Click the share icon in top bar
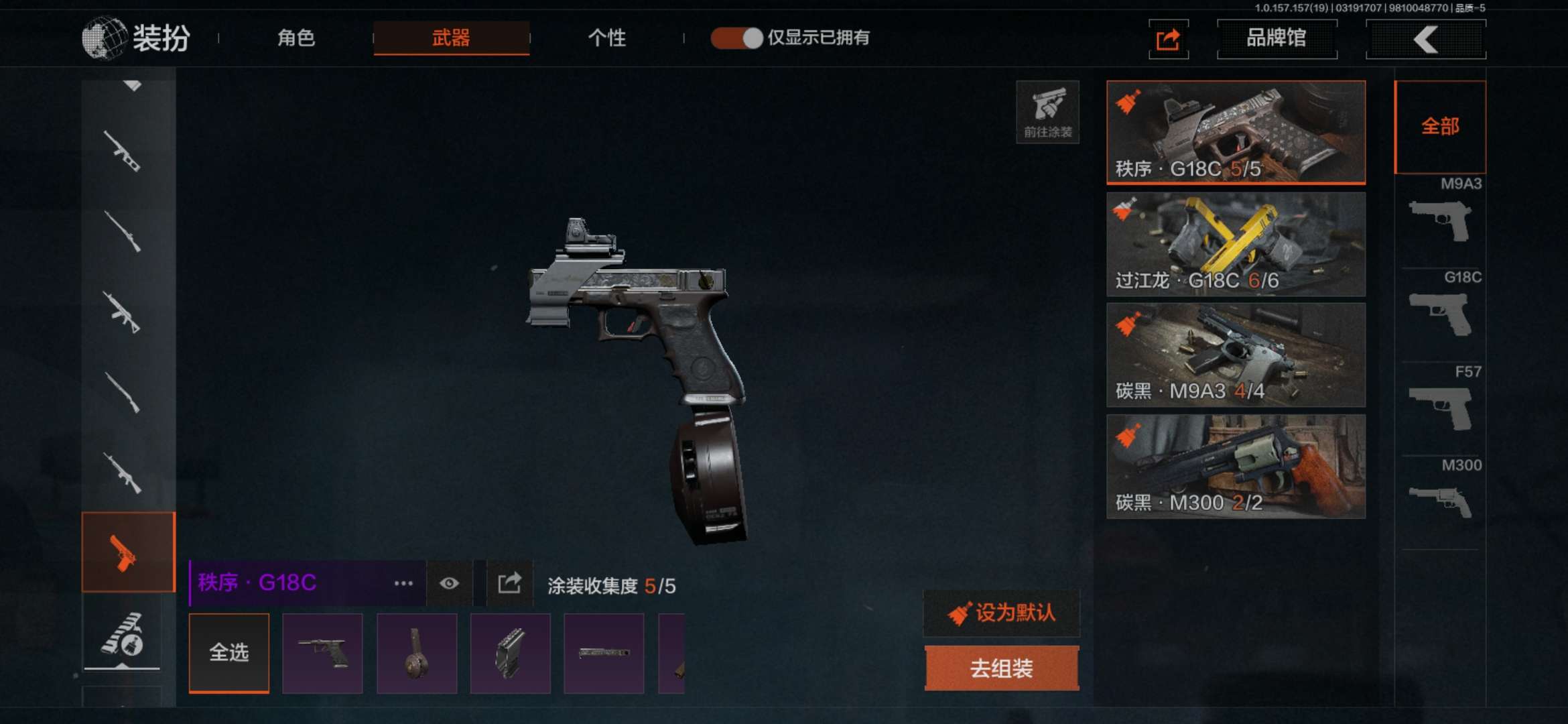This screenshot has width=1568, height=724. tap(1168, 40)
